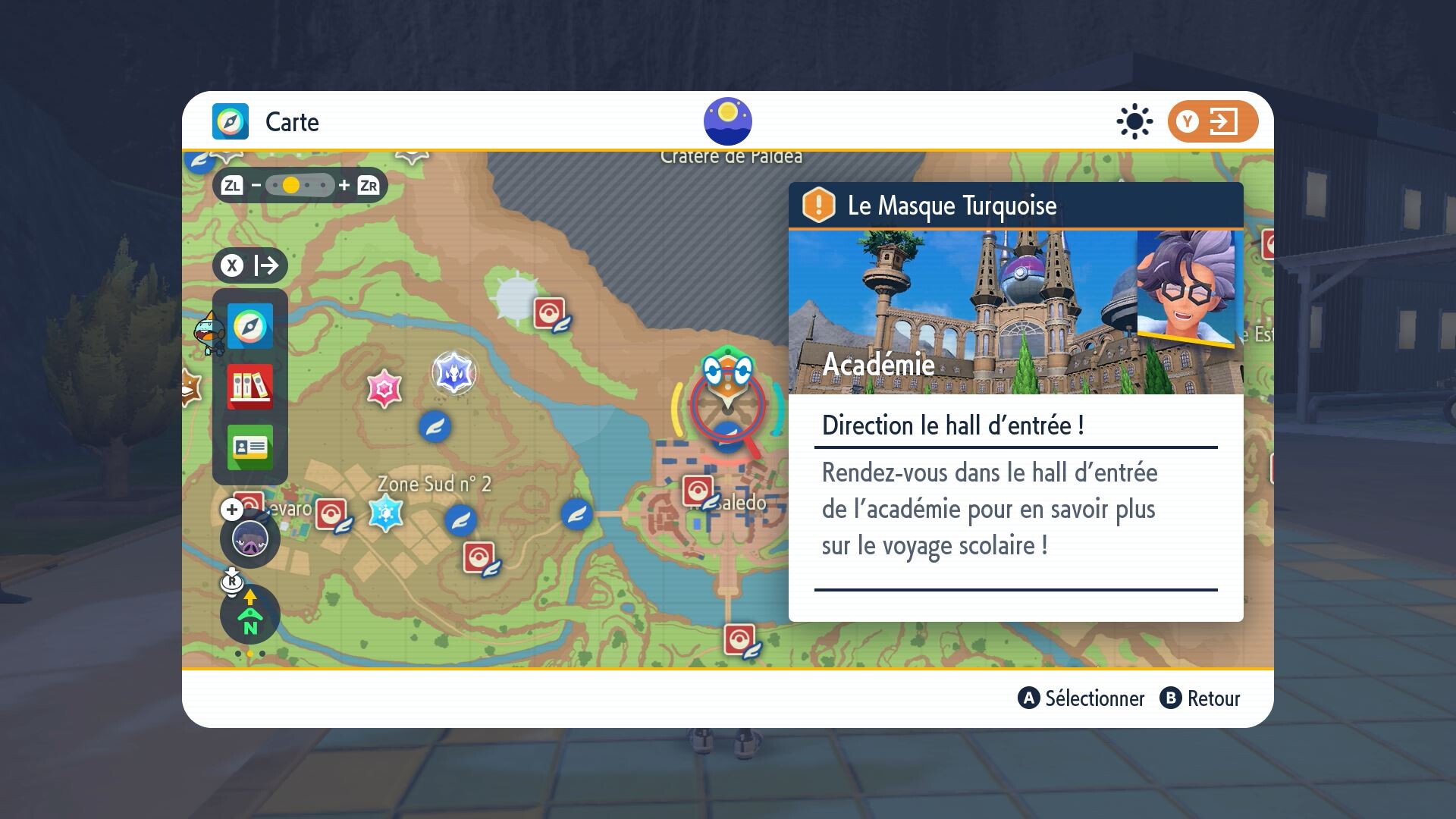1456x819 pixels.
Task: Toggle brightness with the sun icon
Action: pos(1134,121)
